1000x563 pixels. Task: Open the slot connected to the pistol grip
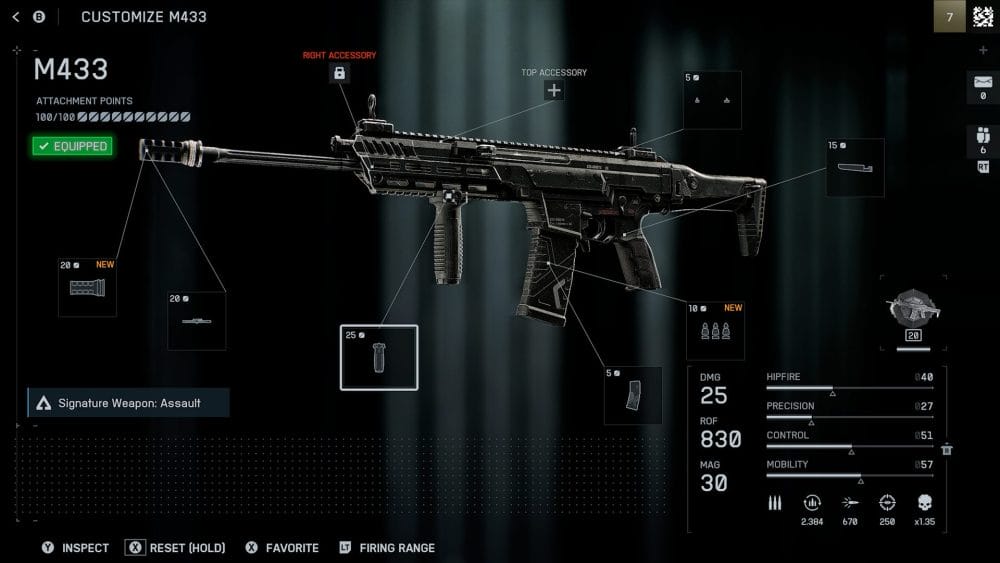pyautogui.click(x=855, y=167)
